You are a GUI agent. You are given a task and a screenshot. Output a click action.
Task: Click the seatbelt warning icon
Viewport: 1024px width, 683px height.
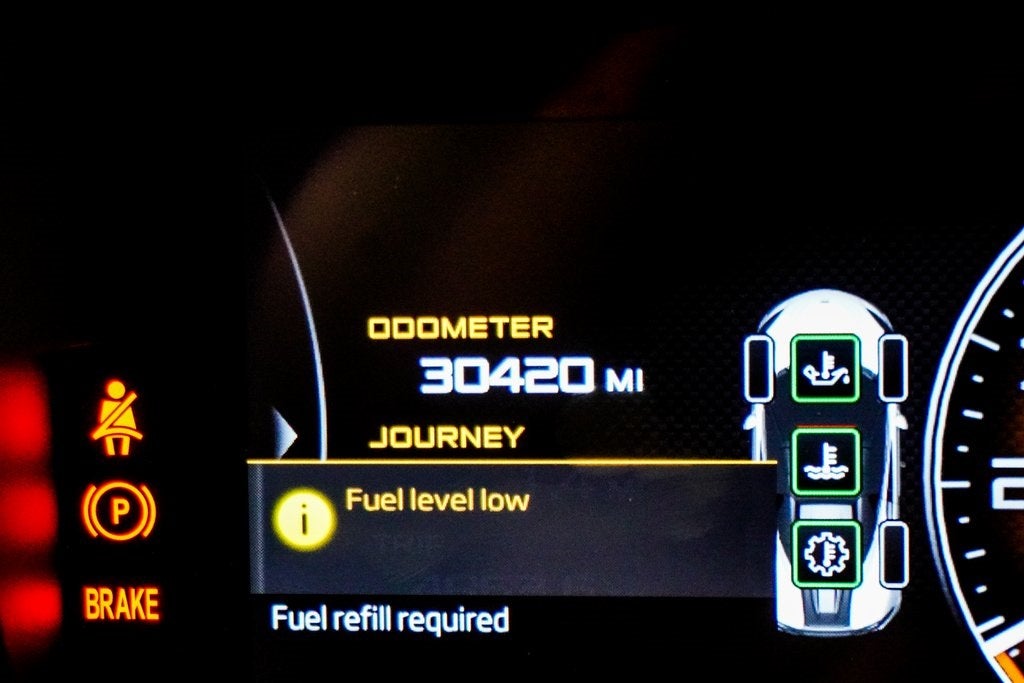[x=117, y=417]
